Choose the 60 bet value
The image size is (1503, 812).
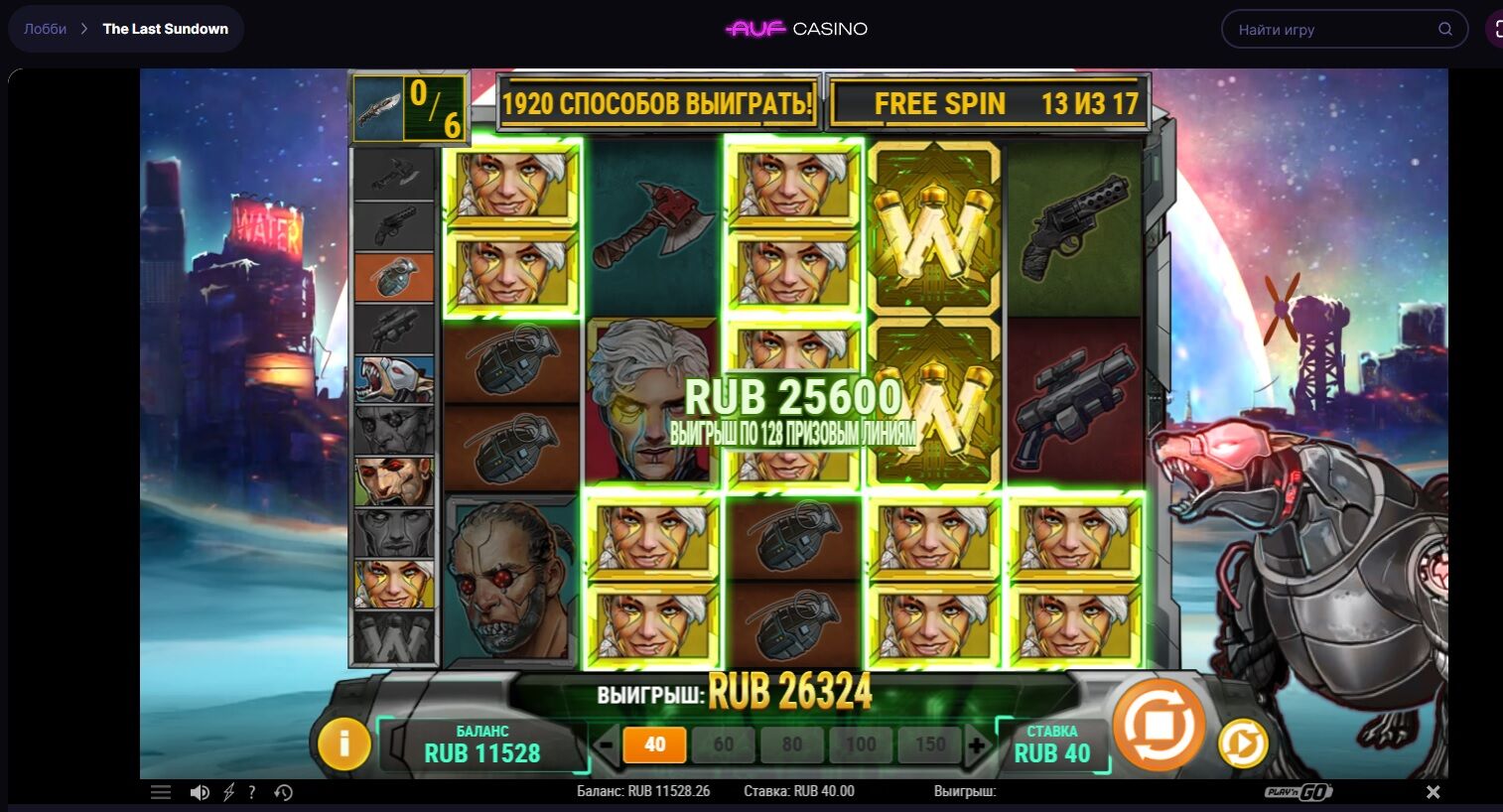[x=723, y=744]
